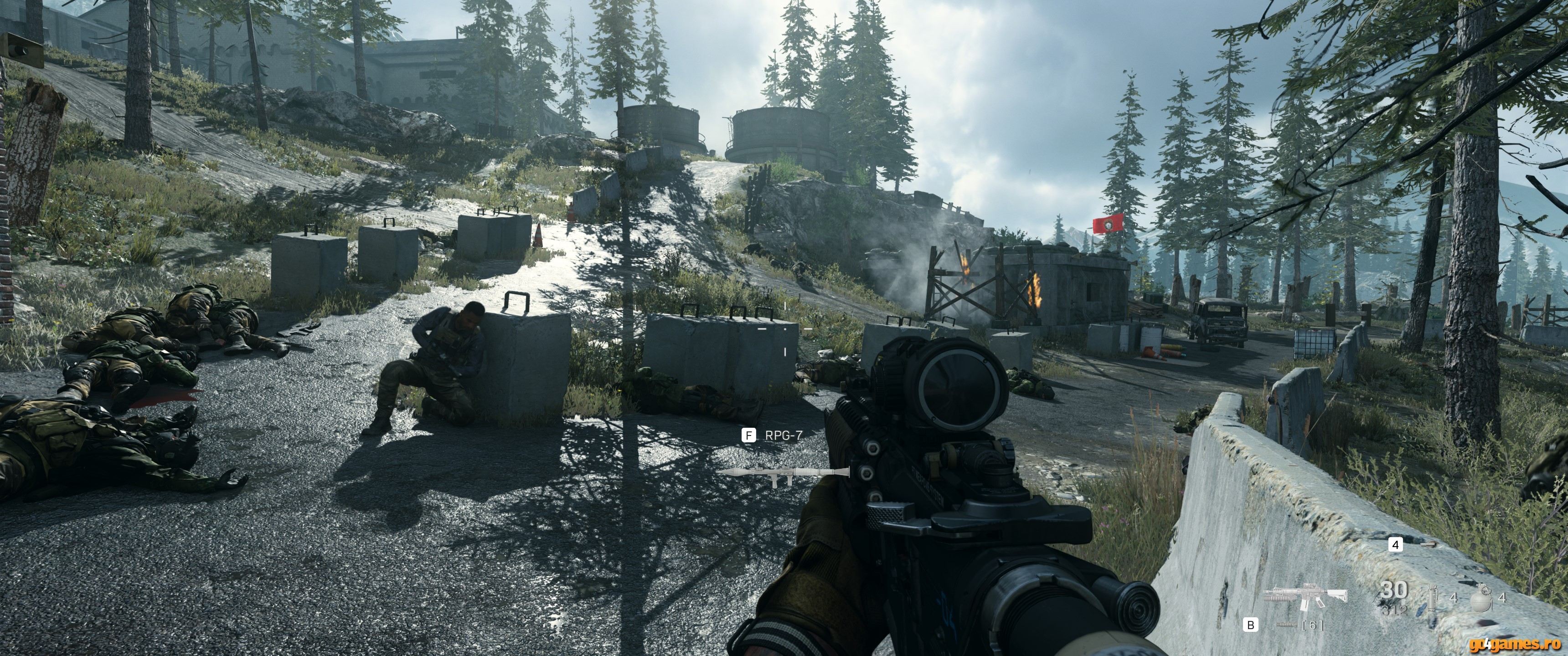Click the bullet pickup icon above the barrier
Image resolution: width=1568 pixels, height=656 pixels.
pyautogui.click(x=1428, y=545)
